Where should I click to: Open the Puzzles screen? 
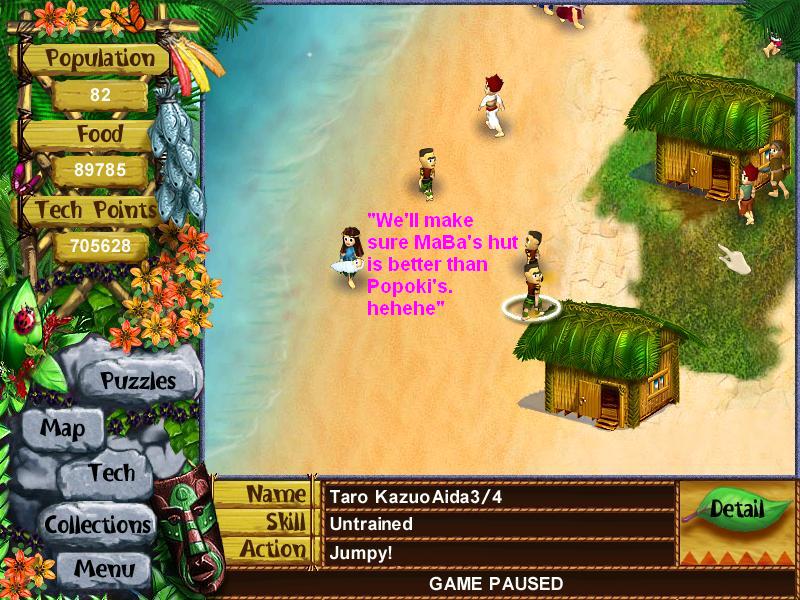[x=137, y=381]
